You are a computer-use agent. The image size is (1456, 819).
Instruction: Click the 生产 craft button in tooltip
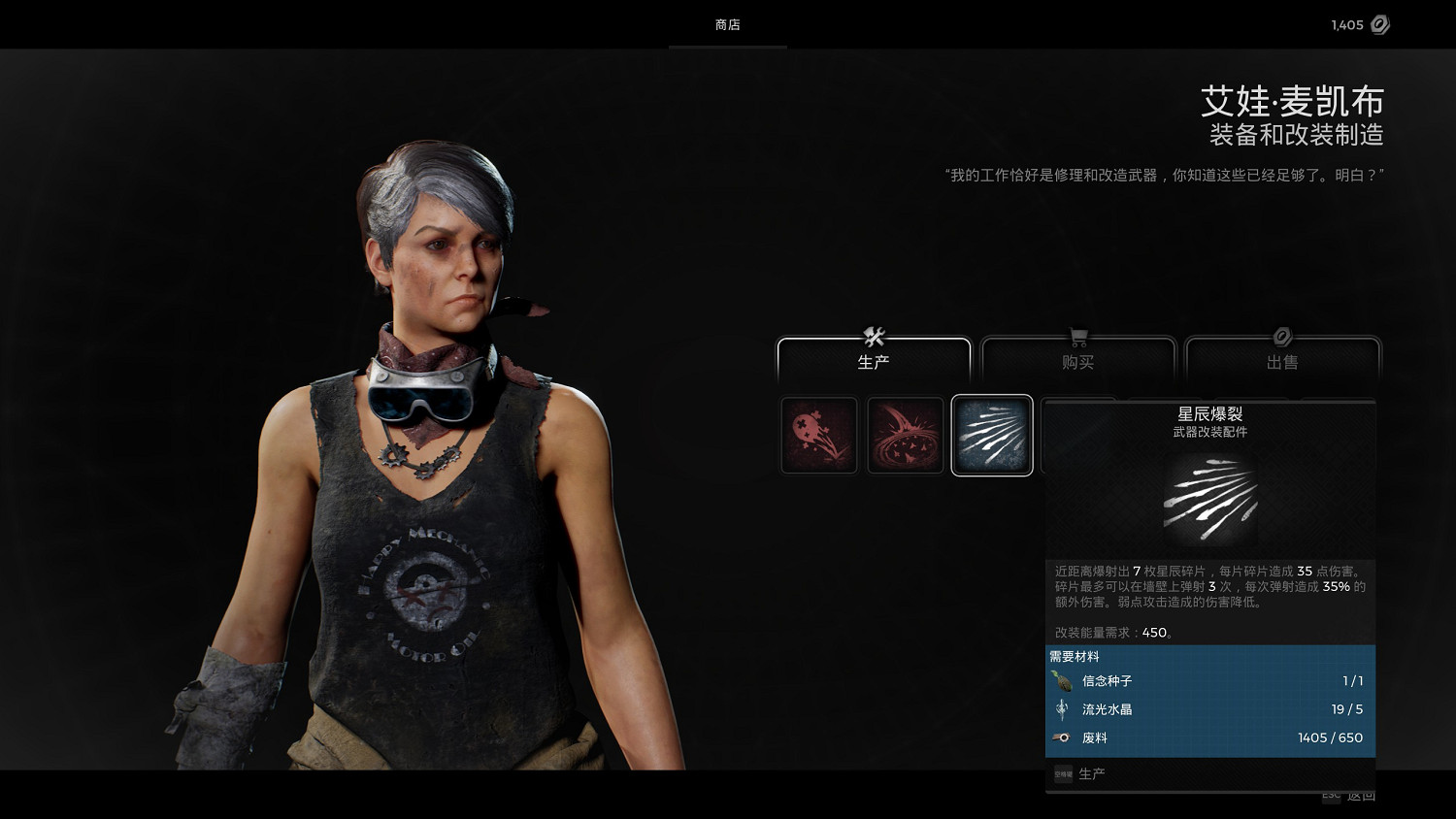point(1091,773)
